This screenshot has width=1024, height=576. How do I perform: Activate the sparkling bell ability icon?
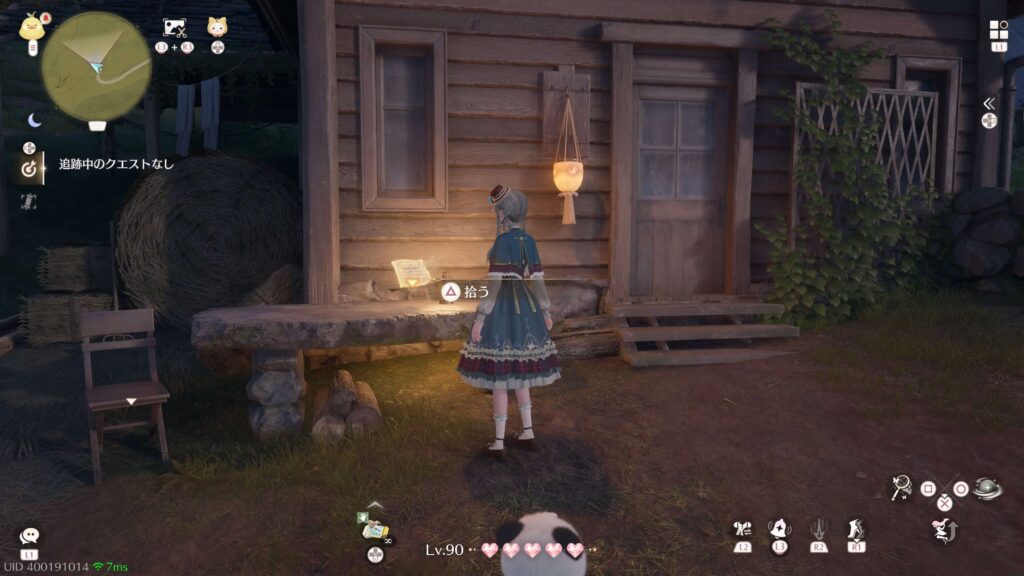pyautogui.click(x=779, y=529)
